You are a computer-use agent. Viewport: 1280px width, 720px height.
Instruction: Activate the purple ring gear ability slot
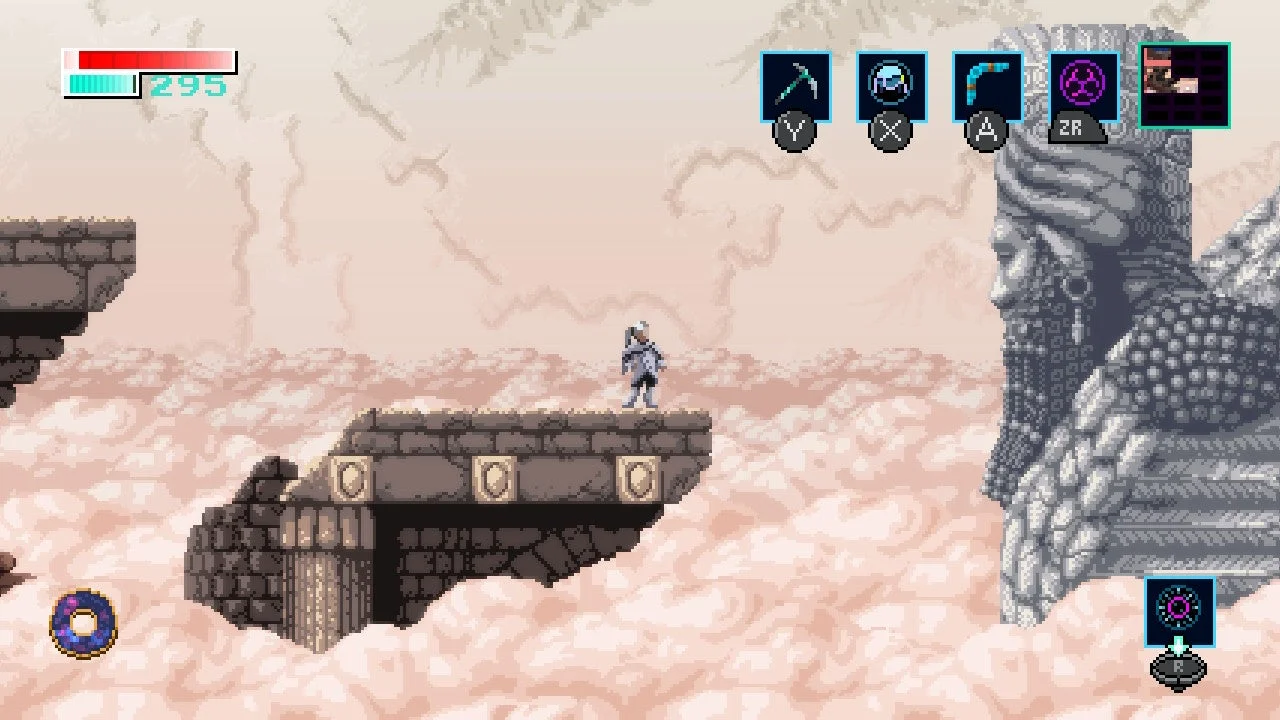click(1180, 610)
